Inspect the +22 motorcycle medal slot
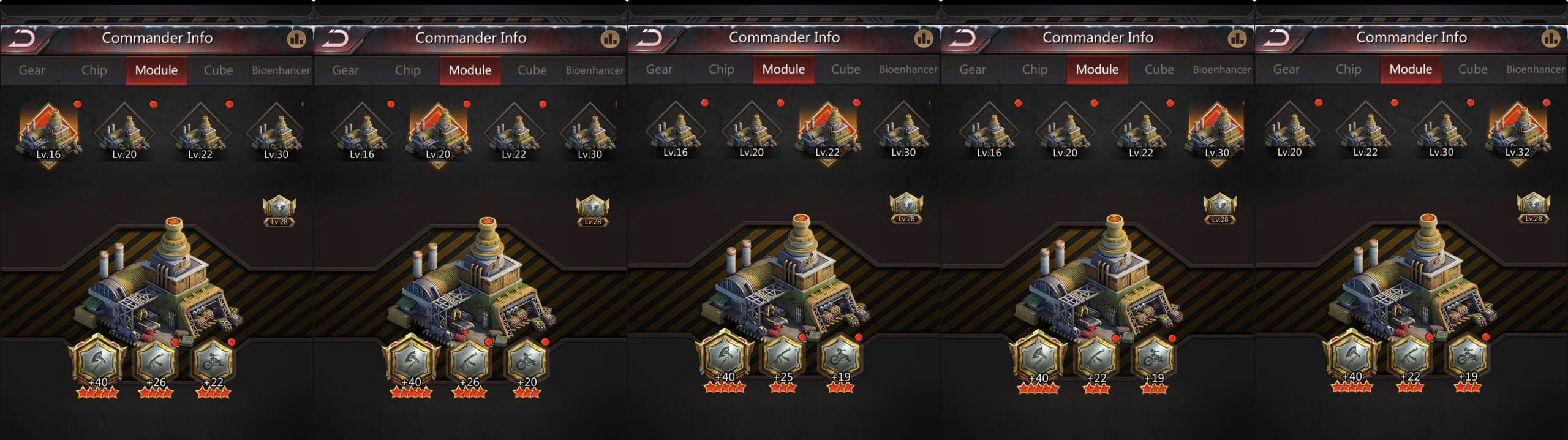This screenshot has width=1568, height=440. coord(213,362)
